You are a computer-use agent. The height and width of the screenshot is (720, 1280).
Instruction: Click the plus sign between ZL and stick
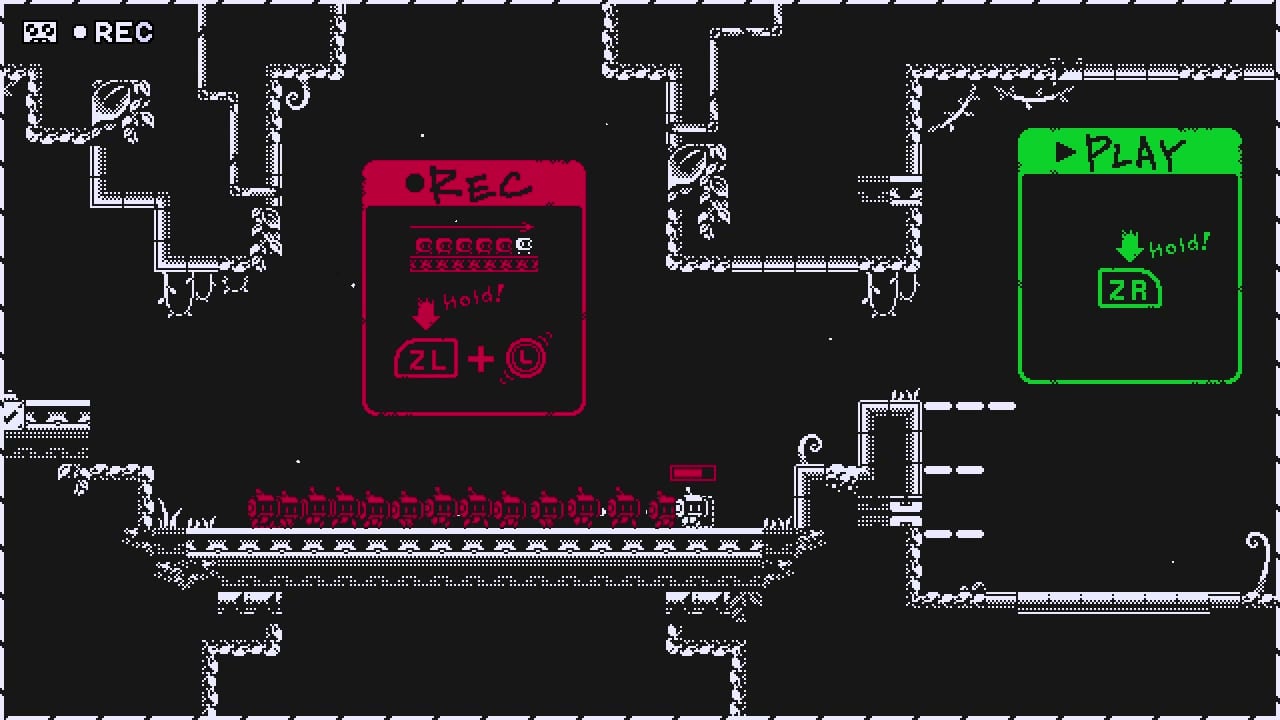480,360
